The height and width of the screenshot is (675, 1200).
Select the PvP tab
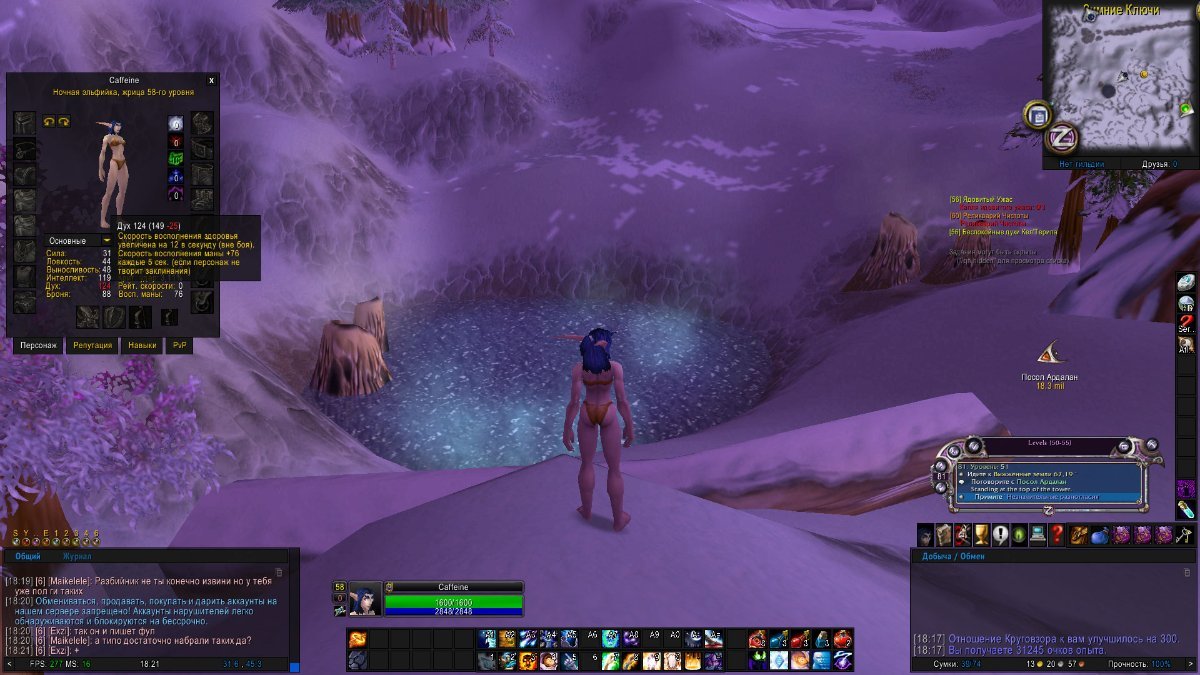click(x=180, y=345)
